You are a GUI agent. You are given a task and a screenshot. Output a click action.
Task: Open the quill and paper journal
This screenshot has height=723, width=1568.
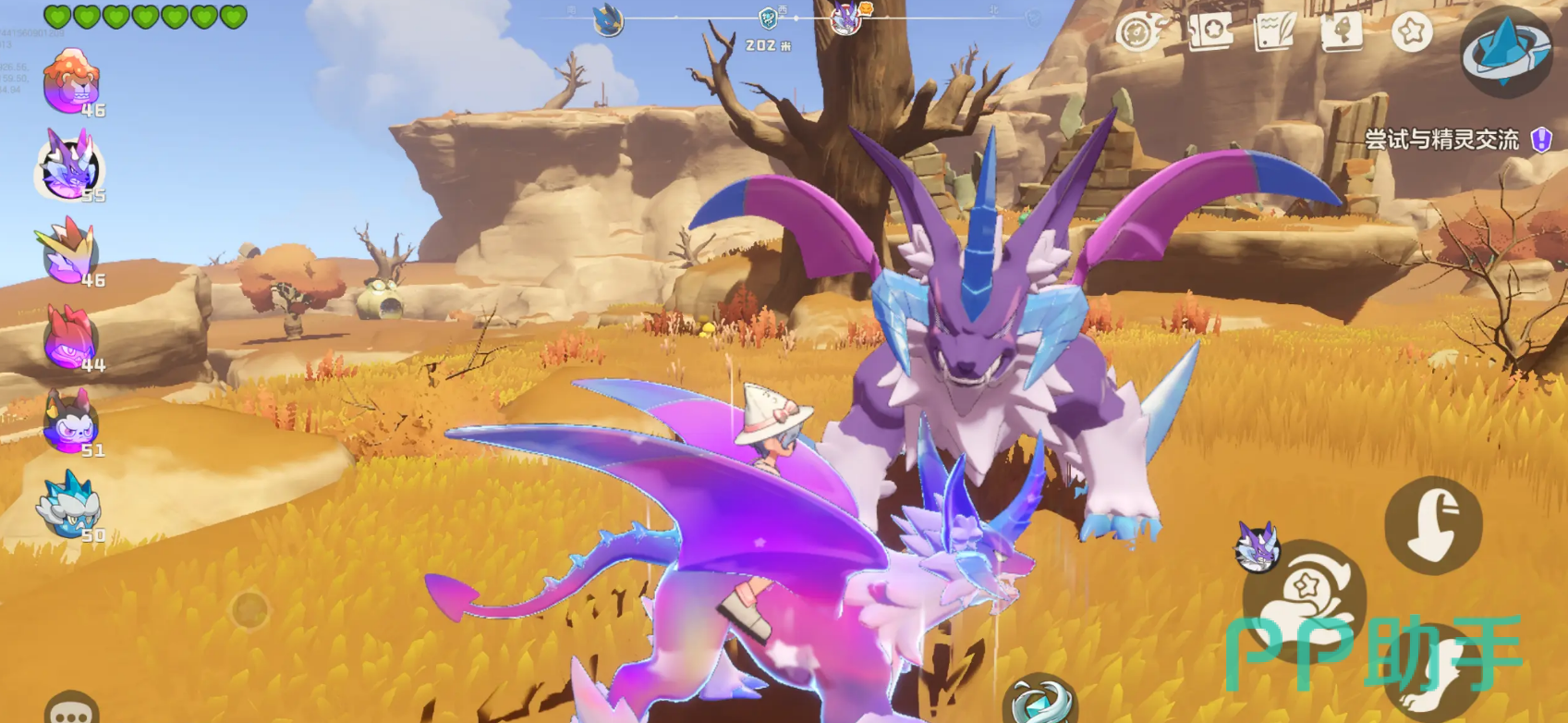(1275, 32)
